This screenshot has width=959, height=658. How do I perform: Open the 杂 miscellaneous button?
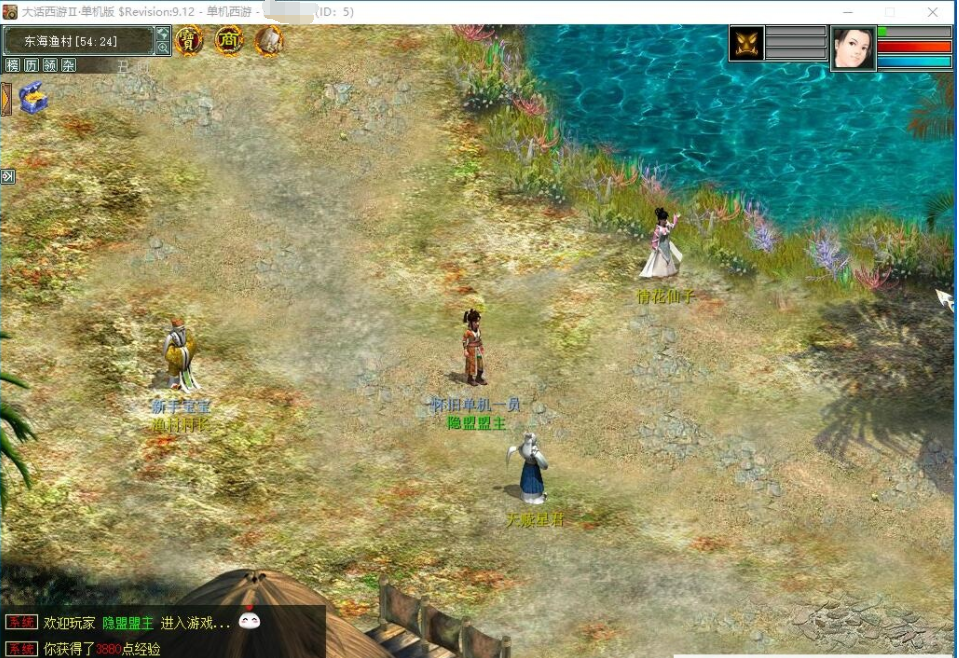(68, 66)
